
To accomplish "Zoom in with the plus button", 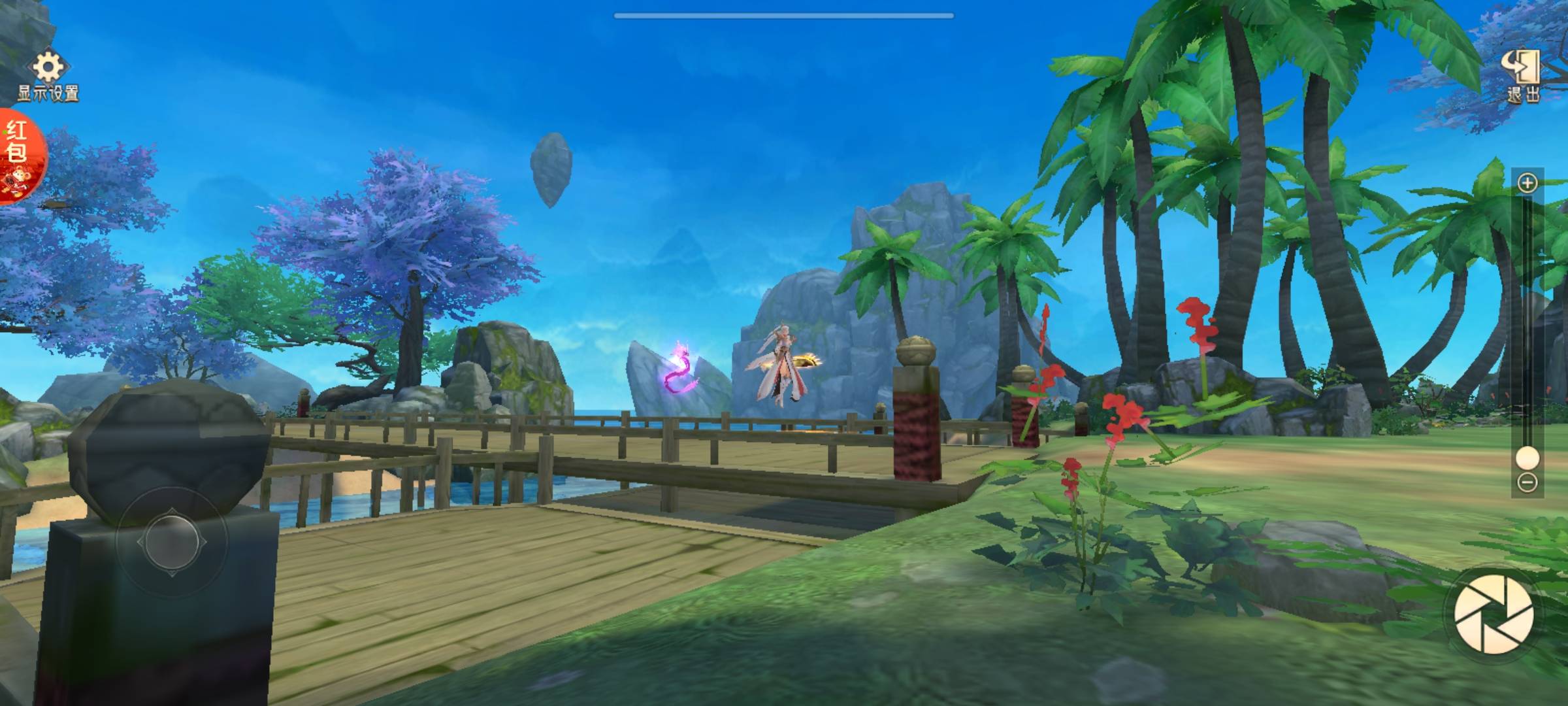I will coord(1527,183).
